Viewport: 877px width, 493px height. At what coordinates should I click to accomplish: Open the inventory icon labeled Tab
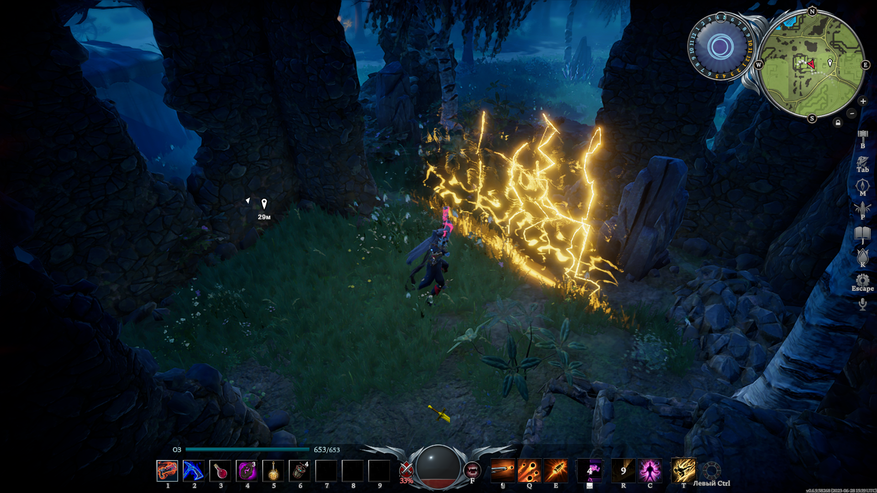(862, 159)
